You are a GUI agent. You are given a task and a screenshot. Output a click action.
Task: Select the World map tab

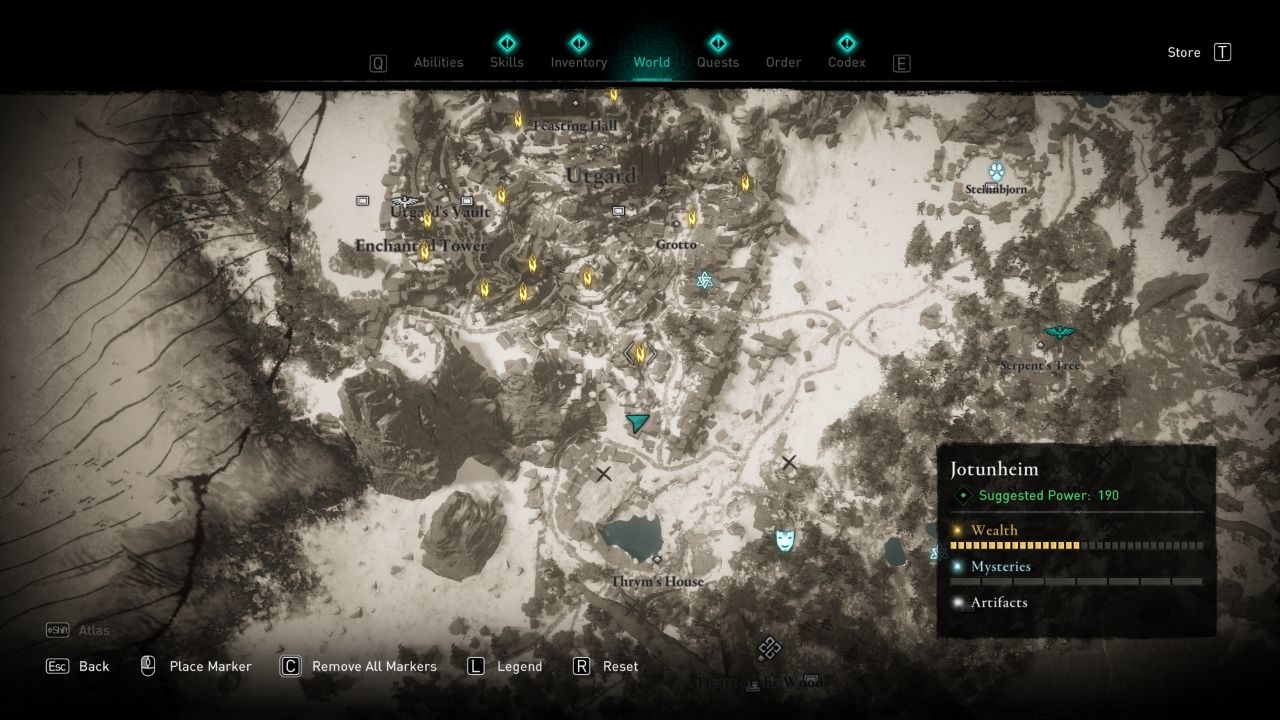pyautogui.click(x=651, y=62)
